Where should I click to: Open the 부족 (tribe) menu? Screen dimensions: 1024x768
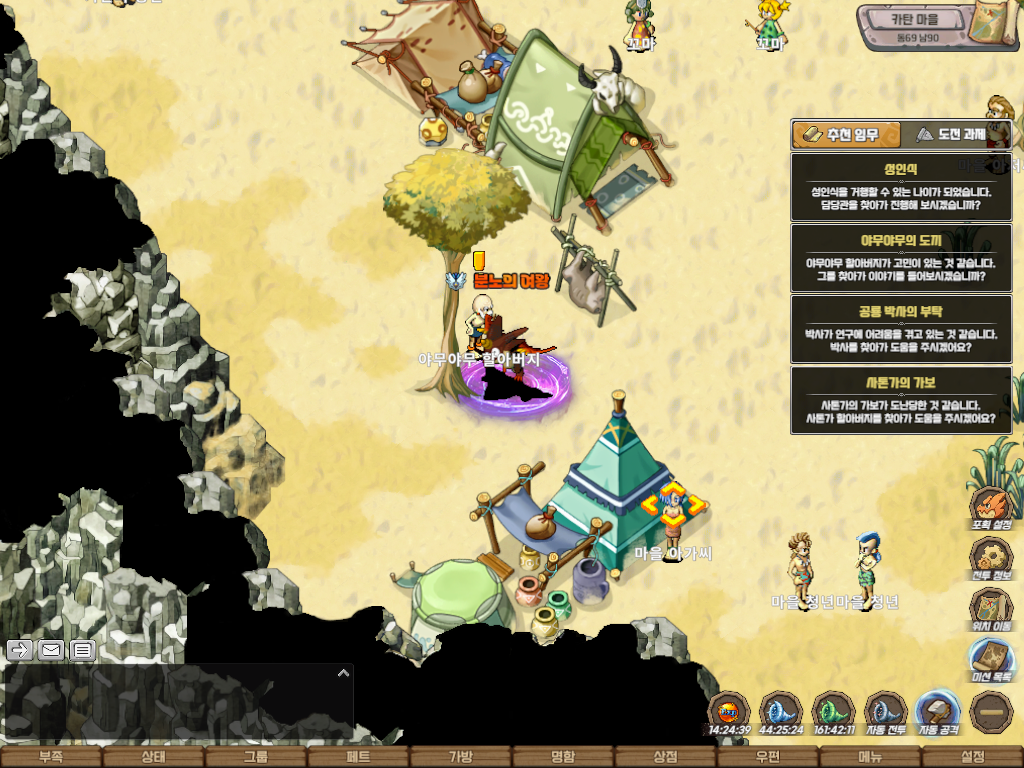(50, 757)
